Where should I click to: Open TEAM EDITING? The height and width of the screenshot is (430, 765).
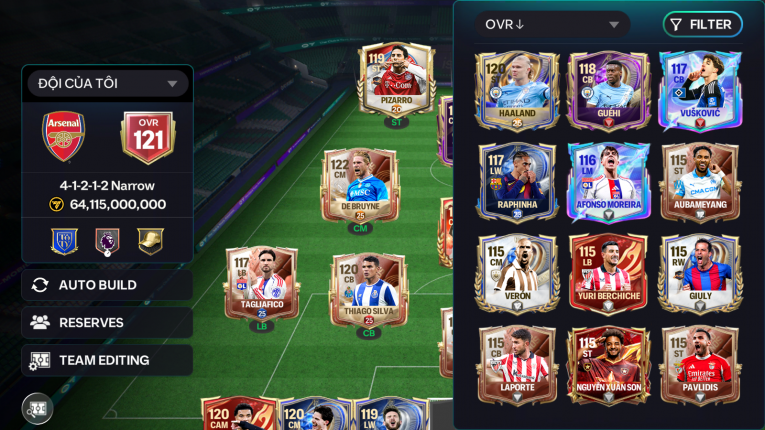pyautogui.click(x=107, y=360)
